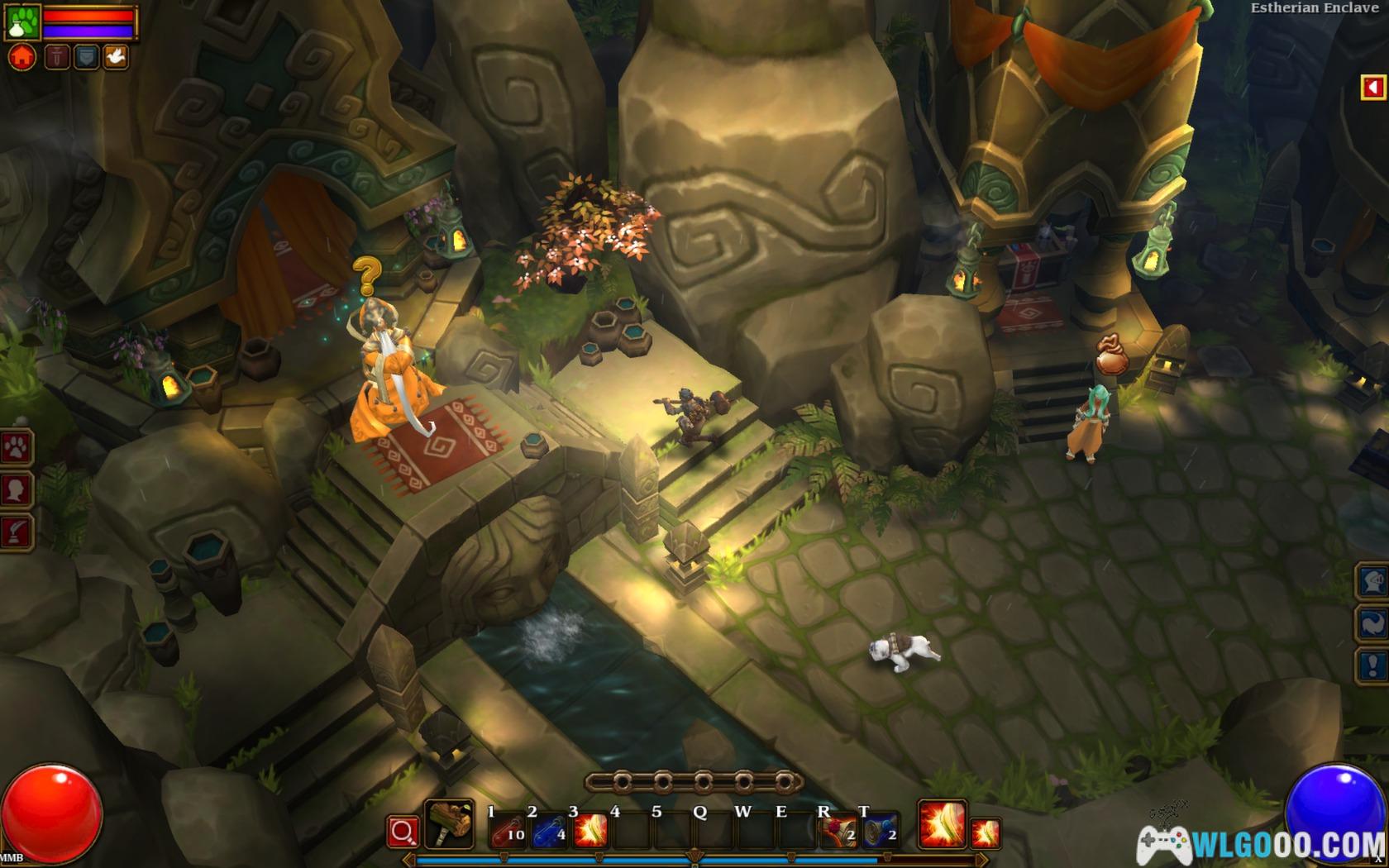Open the red quill journal button

tap(16, 532)
